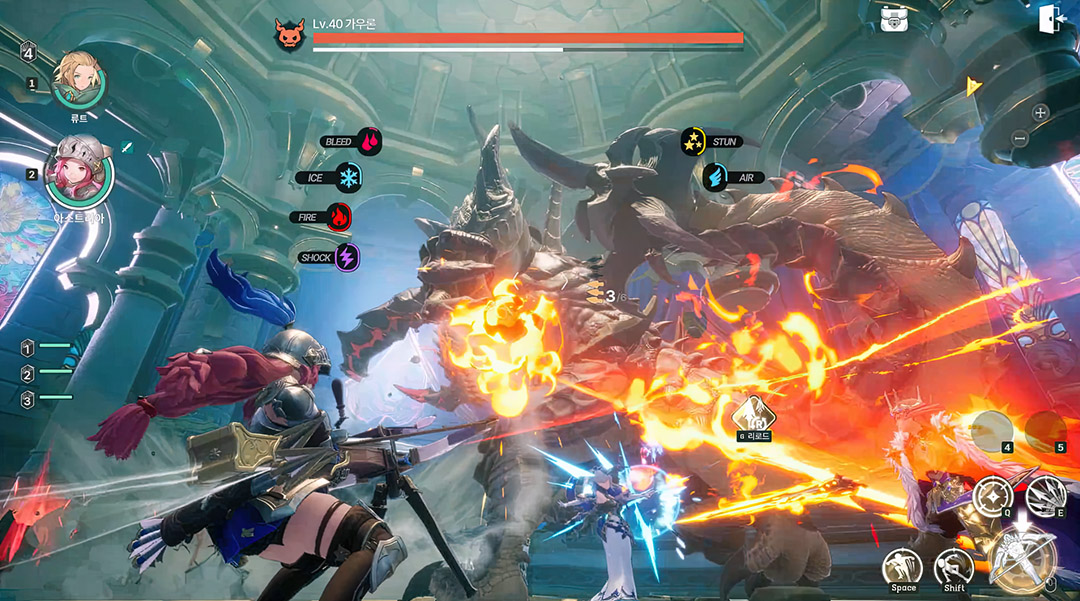The width and height of the screenshot is (1080, 601).
Task: Click the exit door icon
Action: click(1051, 19)
